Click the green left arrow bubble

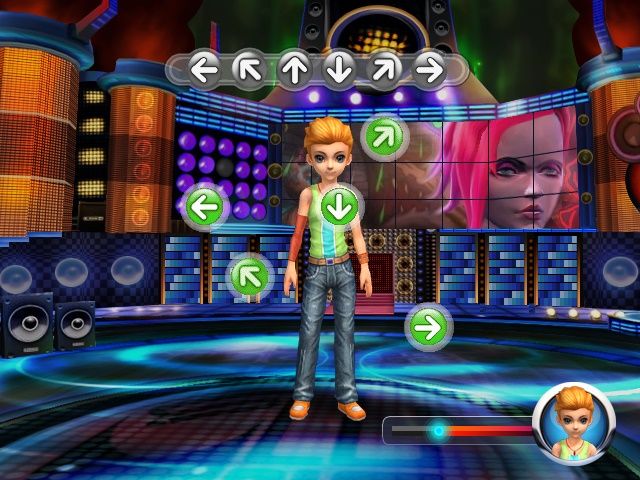pos(205,208)
